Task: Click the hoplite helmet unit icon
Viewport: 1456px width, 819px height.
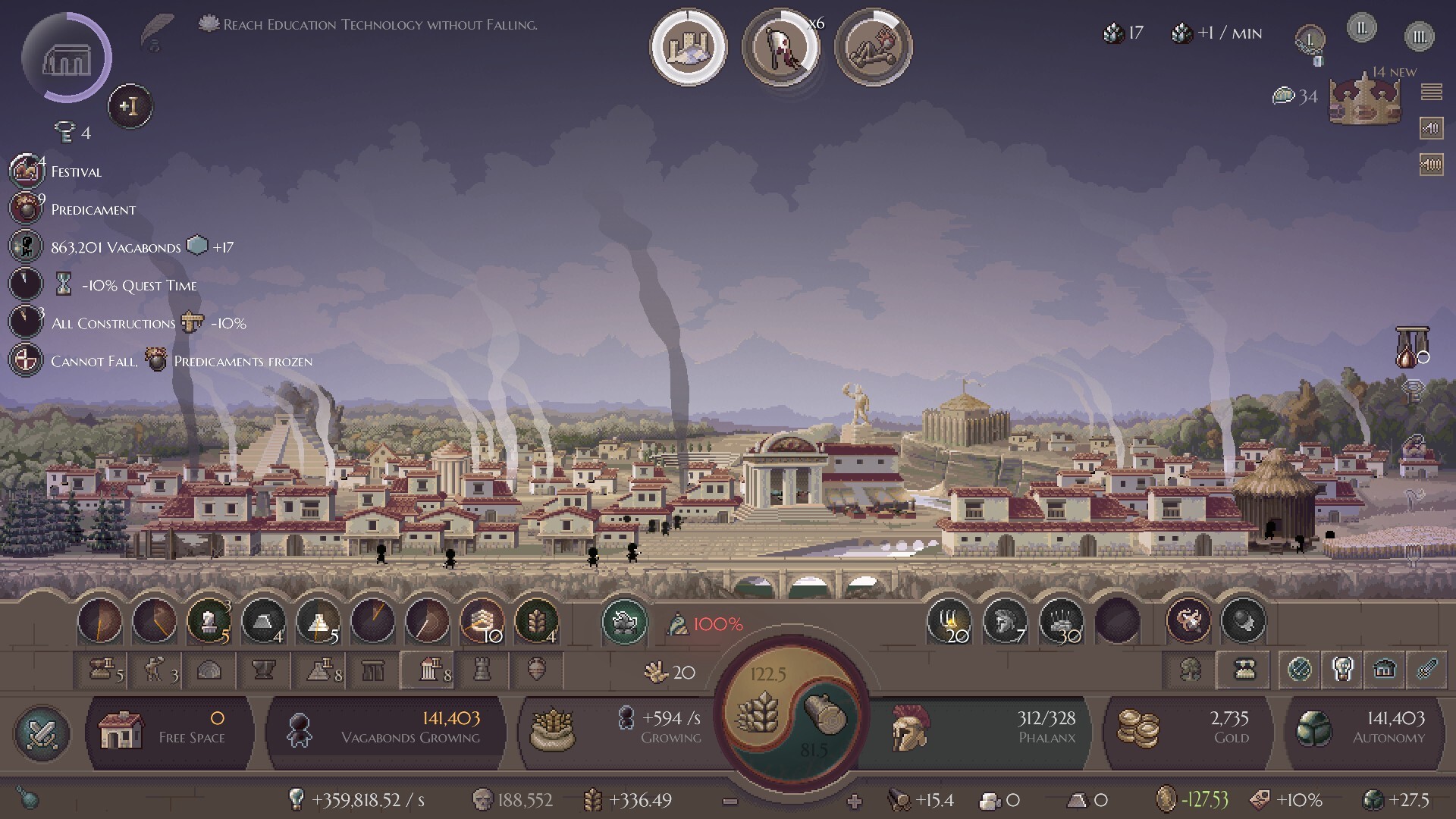Action: point(1005,622)
